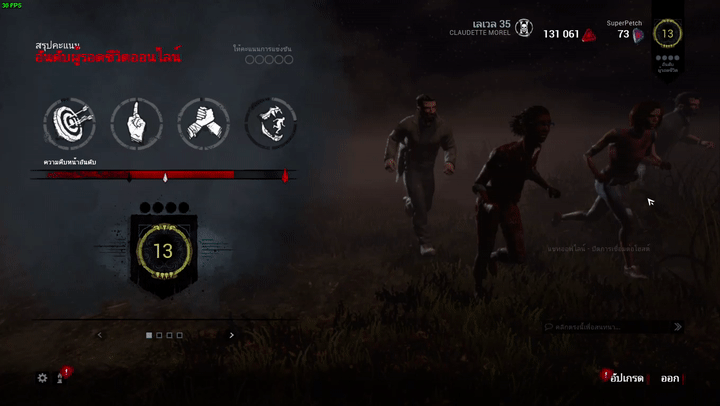Select the target and arrows emblem
This screenshot has height=406, width=720.
tap(69, 122)
